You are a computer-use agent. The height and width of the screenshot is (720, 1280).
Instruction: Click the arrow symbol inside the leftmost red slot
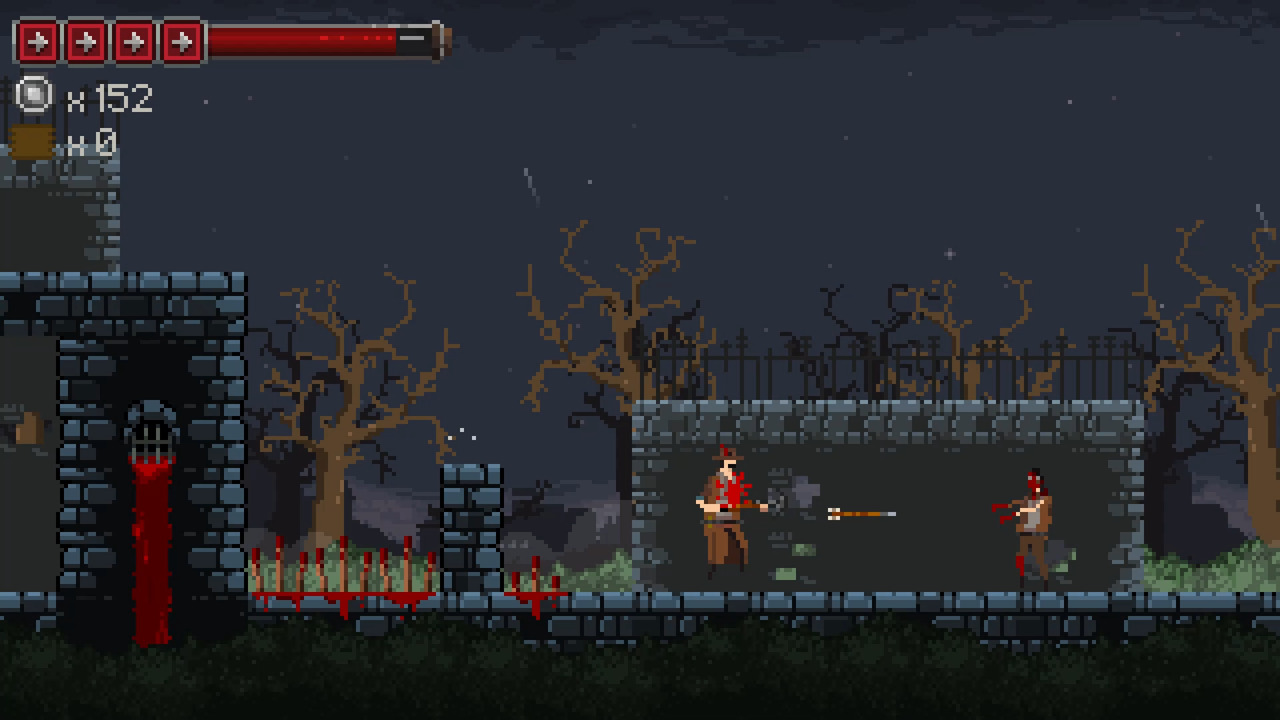[38, 42]
